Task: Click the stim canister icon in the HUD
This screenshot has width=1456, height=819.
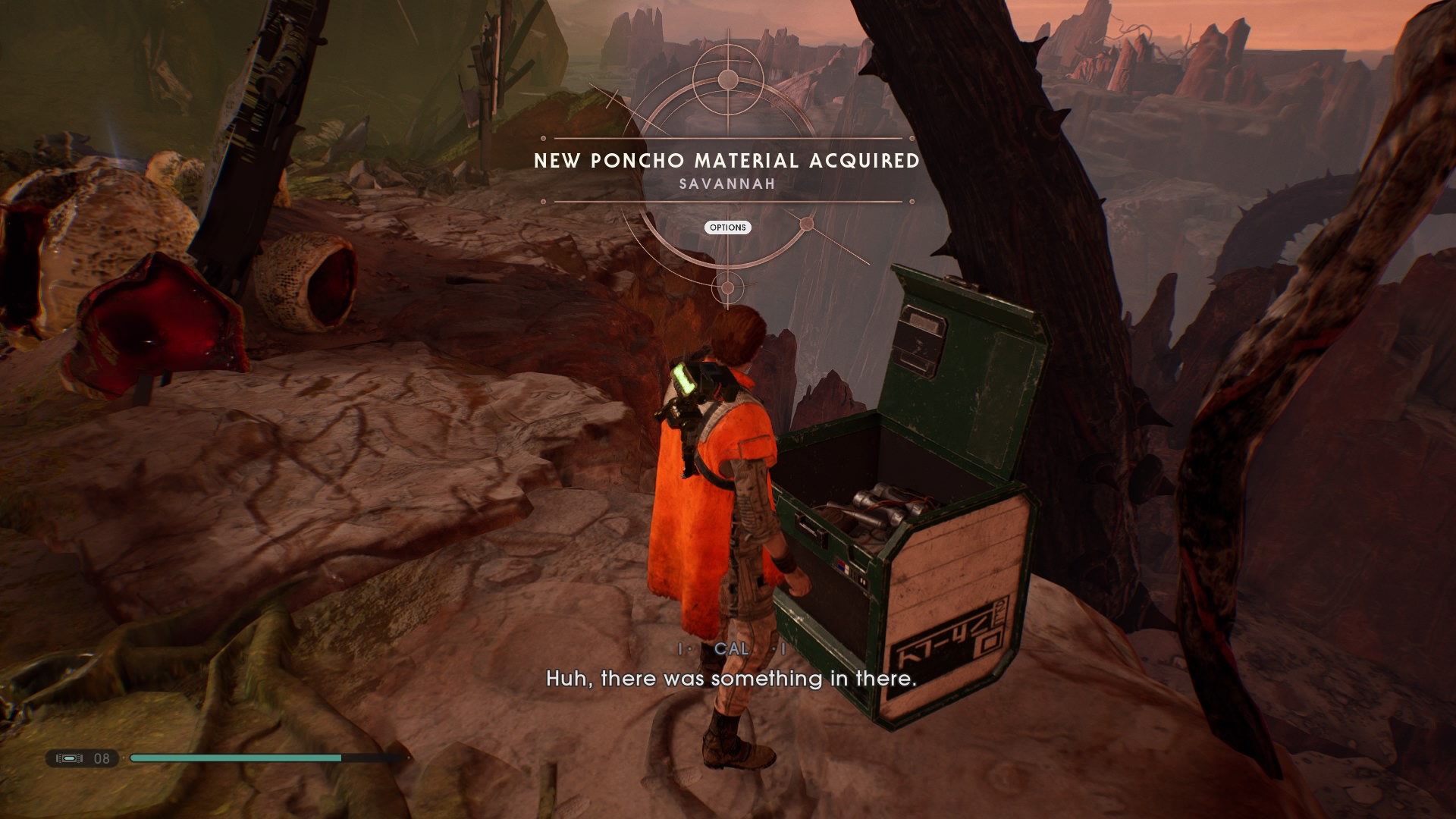Action: click(x=68, y=758)
